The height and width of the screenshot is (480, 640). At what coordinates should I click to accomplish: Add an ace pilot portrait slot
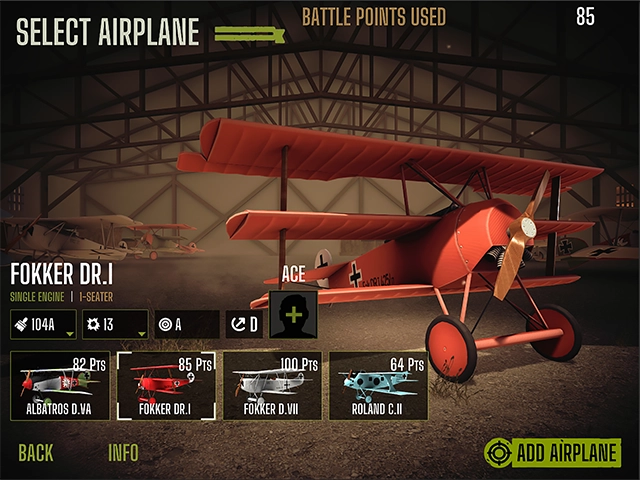pos(293,314)
